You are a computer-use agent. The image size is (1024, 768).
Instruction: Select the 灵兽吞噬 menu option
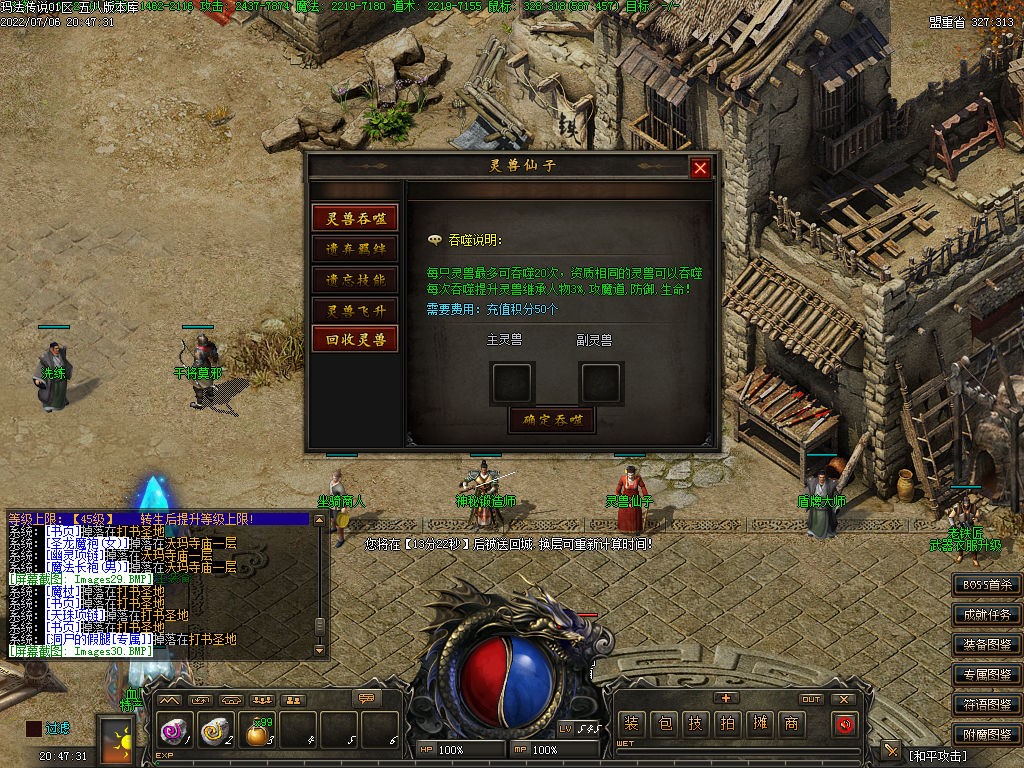point(355,218)
